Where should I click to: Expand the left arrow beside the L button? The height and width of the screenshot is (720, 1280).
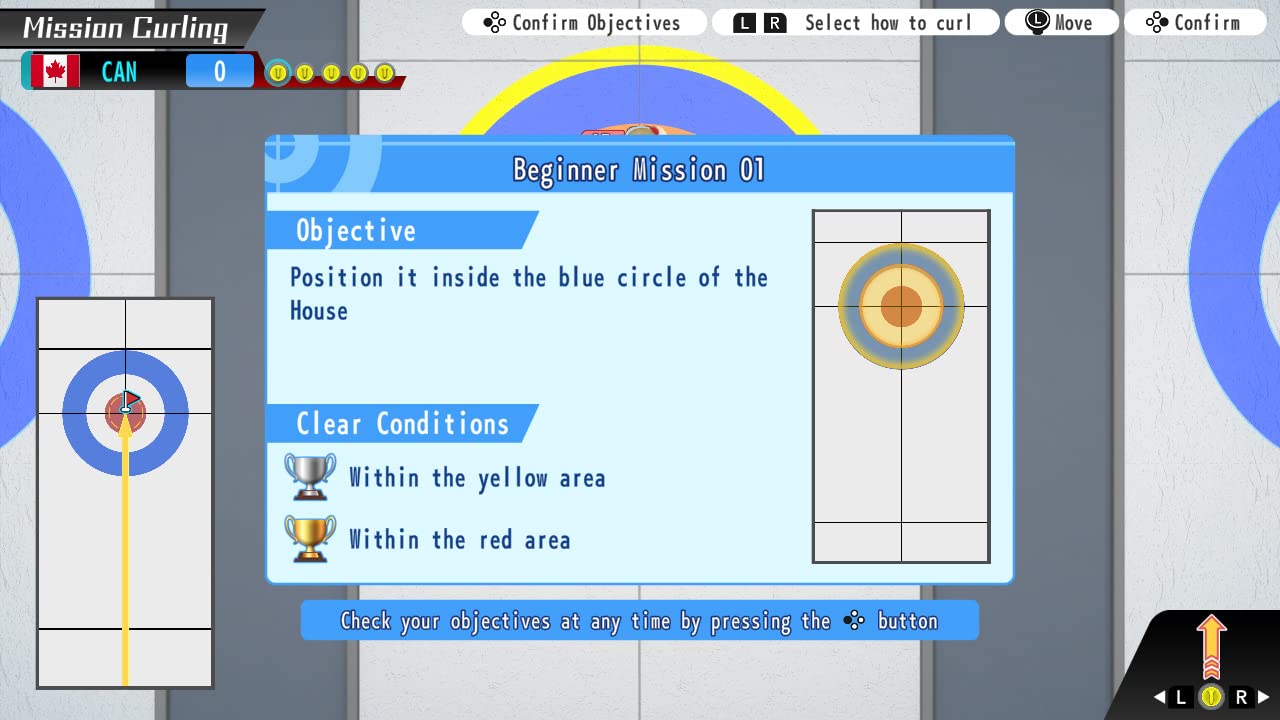point(1157,697)
